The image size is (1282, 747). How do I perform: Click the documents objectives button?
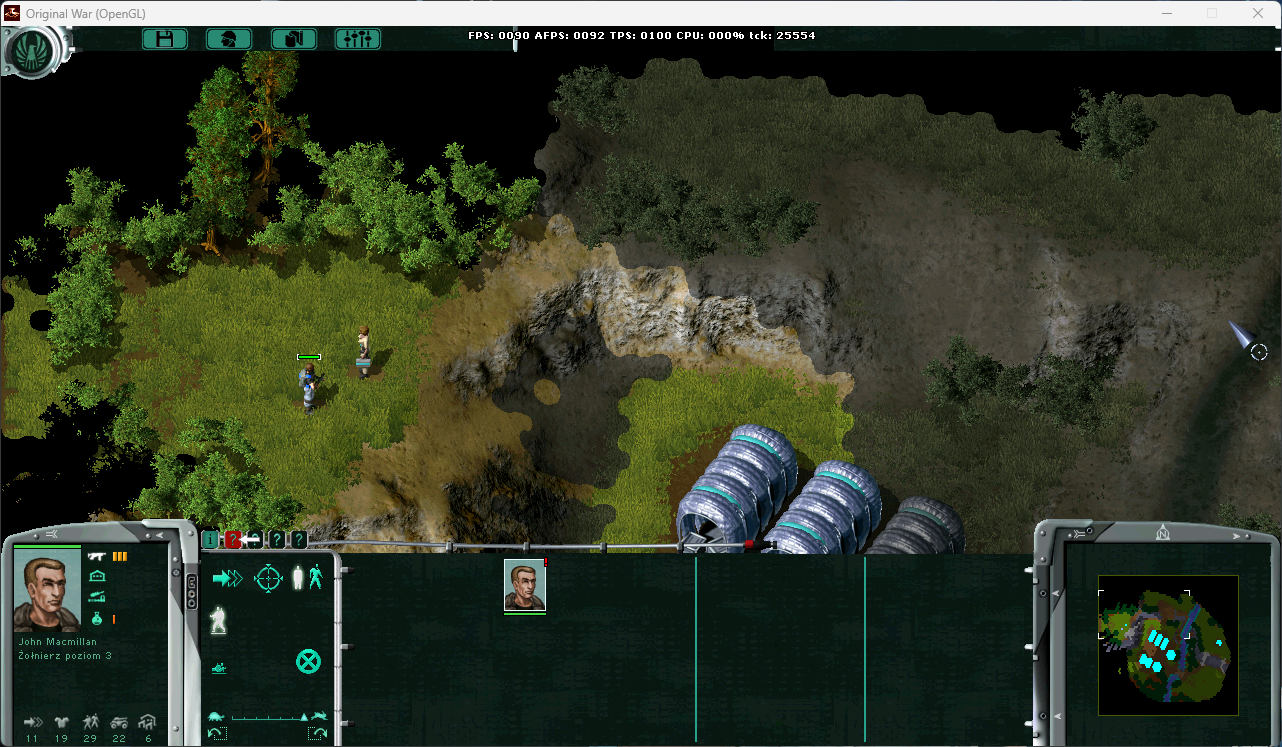coord(294,39)
